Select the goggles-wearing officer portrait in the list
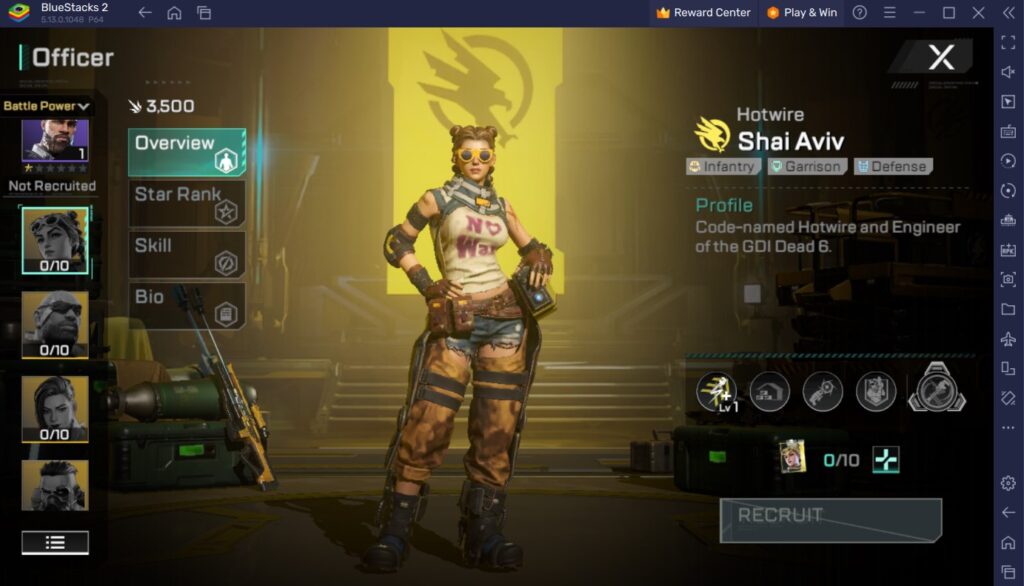 click(x=55, y=240)
